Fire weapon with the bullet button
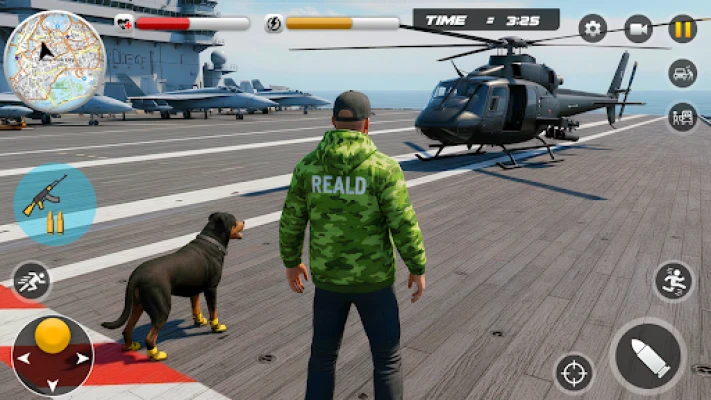 point(648,356)
